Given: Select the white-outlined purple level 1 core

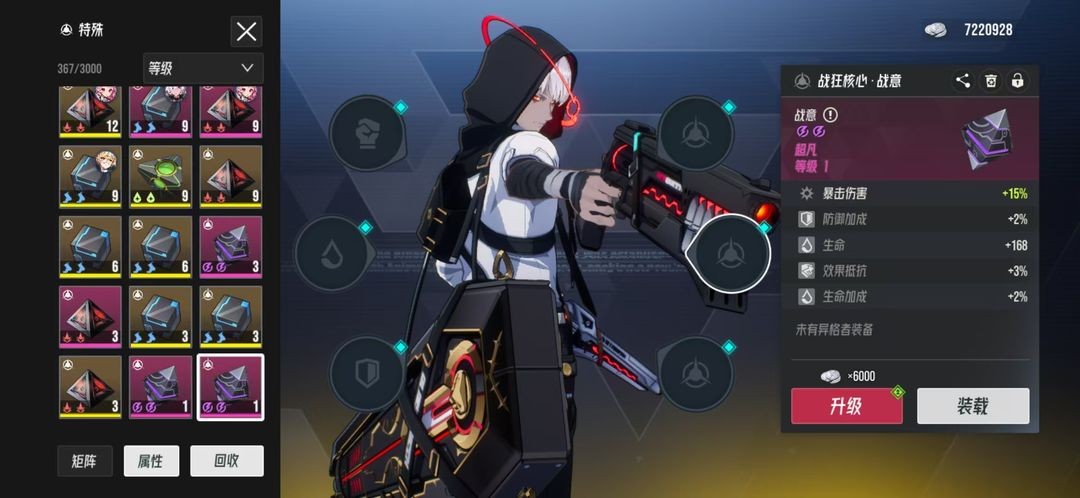Looking at the screenshot, I should (230, 387).
